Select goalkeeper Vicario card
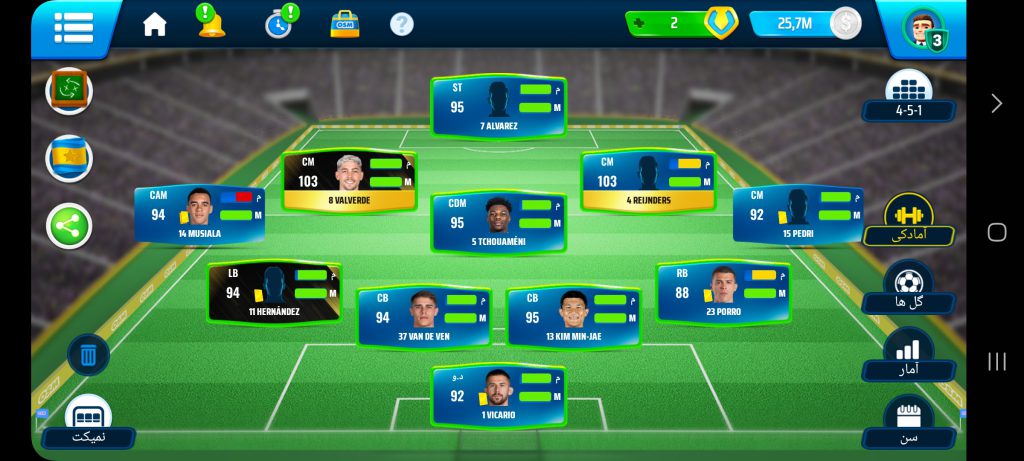This screenshot has height=461, width=1024. tap(498, 395)
